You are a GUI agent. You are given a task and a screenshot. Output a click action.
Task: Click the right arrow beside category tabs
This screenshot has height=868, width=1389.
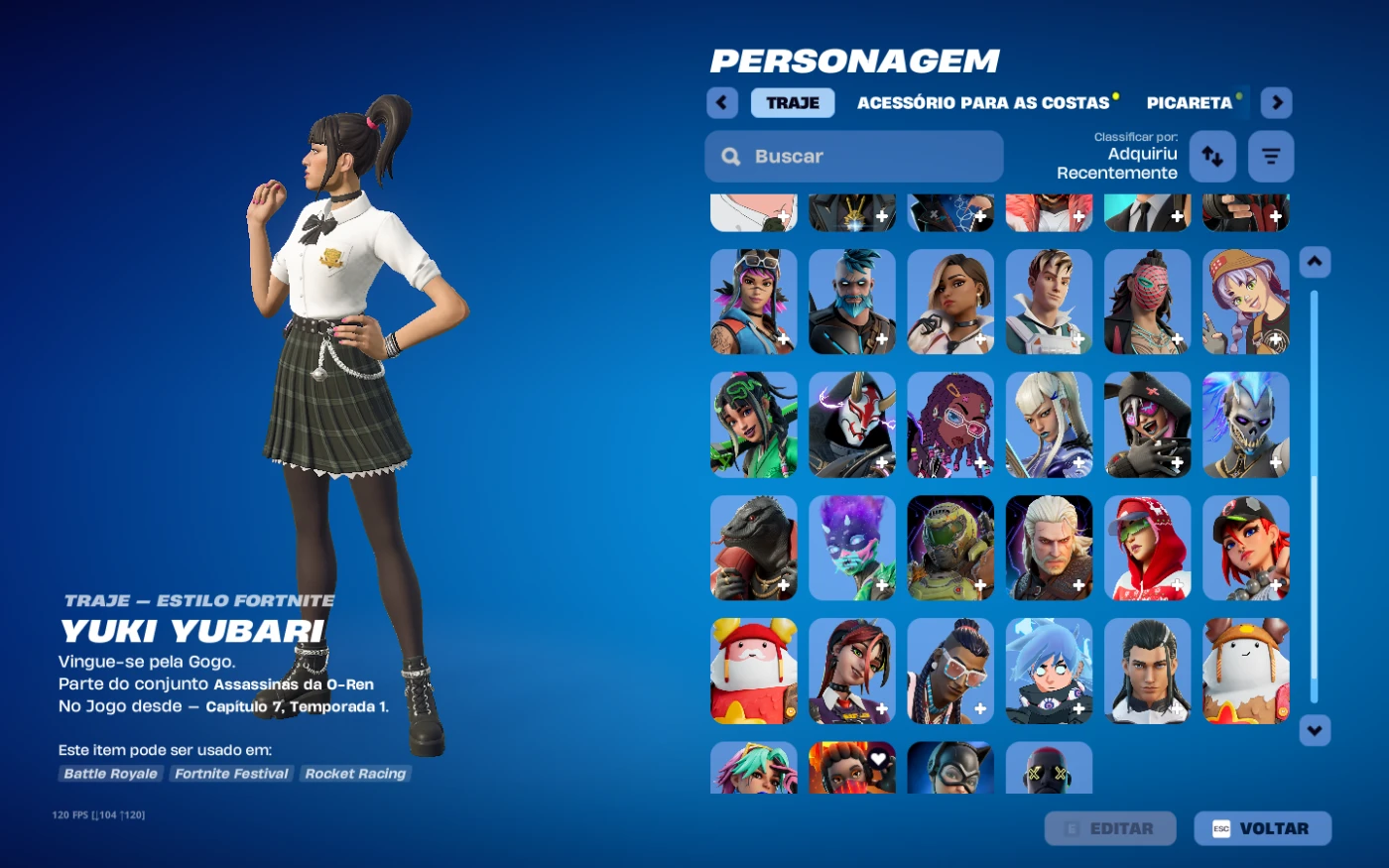coord(1277,103)
